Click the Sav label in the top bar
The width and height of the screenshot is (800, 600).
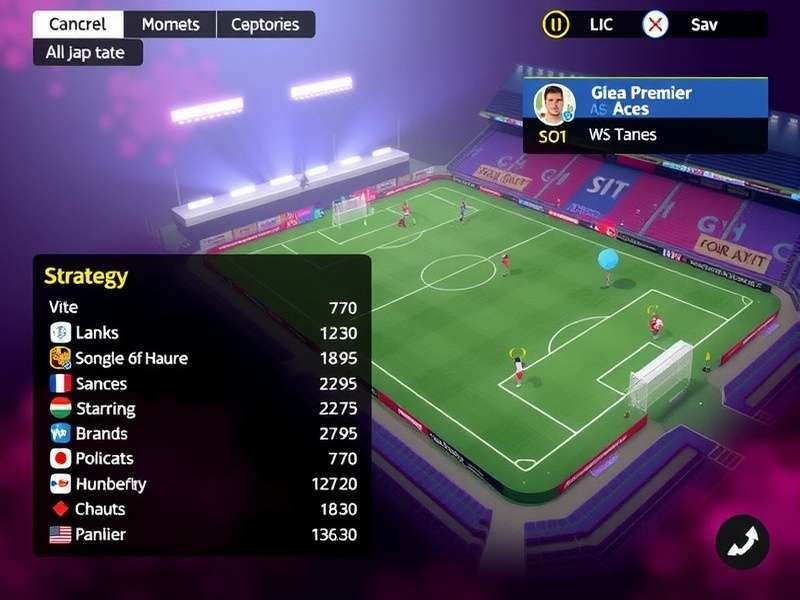click(704, 24)
